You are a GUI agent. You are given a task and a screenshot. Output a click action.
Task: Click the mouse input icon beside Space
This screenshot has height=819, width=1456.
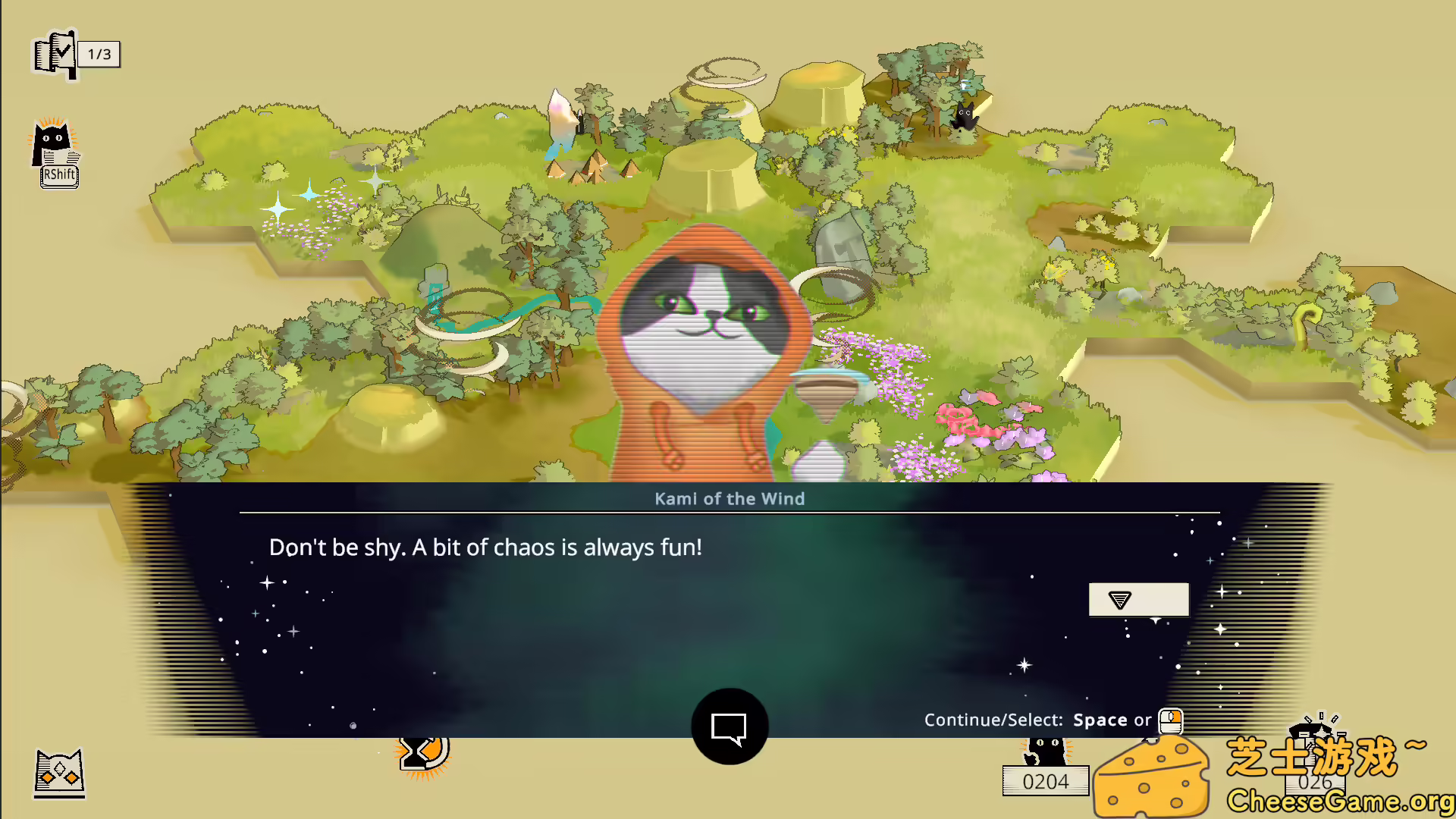[x=1170, y=720]
